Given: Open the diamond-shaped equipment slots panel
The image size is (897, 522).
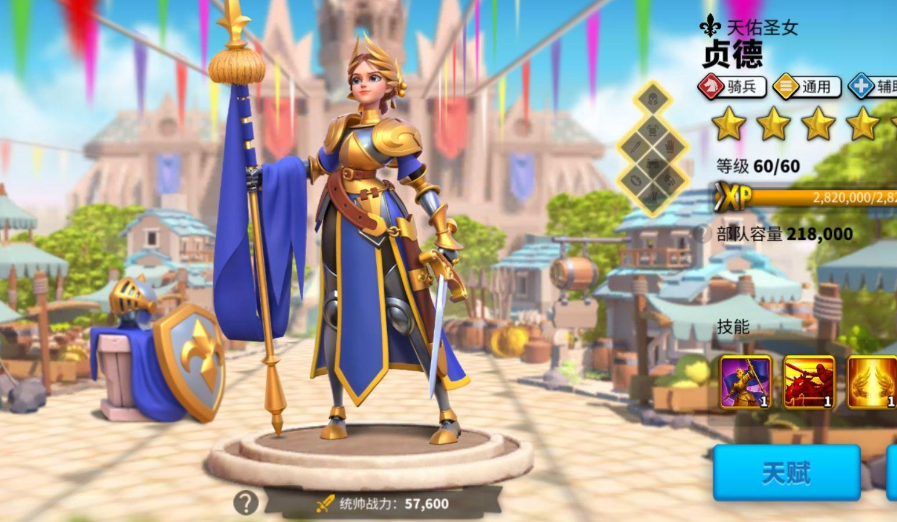Looking at the screenshot, I should [x=652, y=148].
